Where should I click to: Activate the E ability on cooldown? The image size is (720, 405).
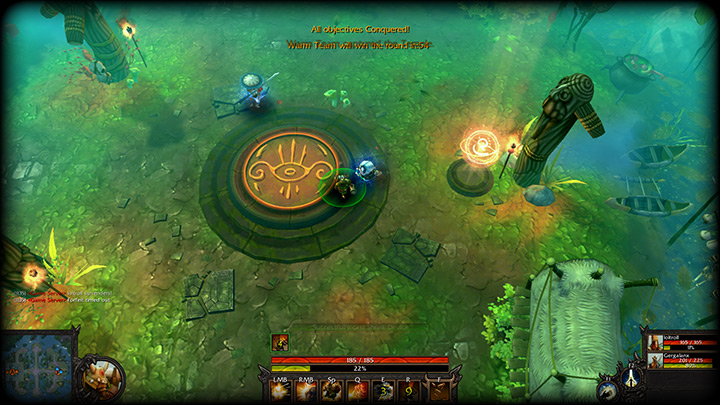(x=384, y=391)
